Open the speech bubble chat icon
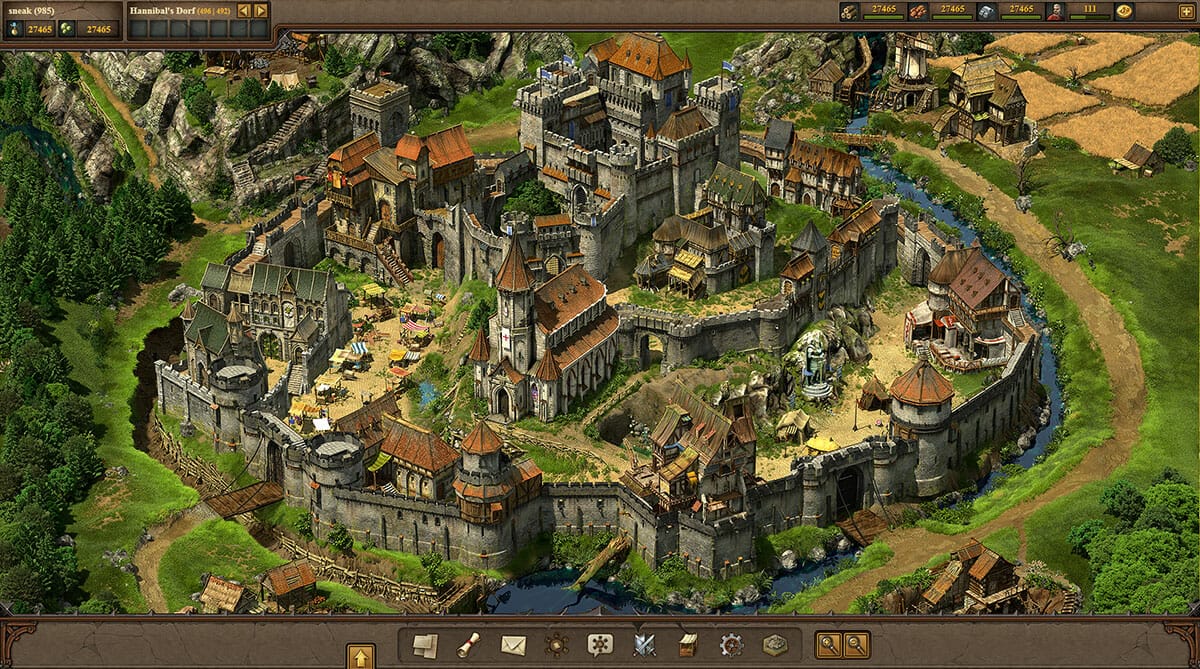1200x669 pixels. [600, 645]
